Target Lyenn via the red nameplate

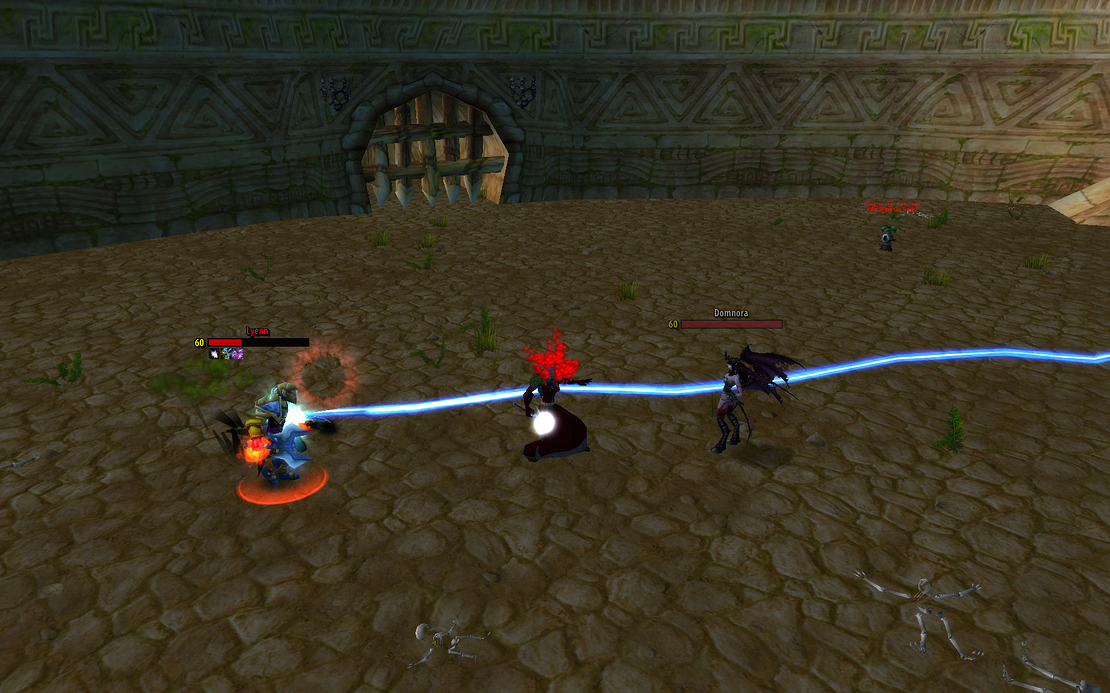pos(258,342)
